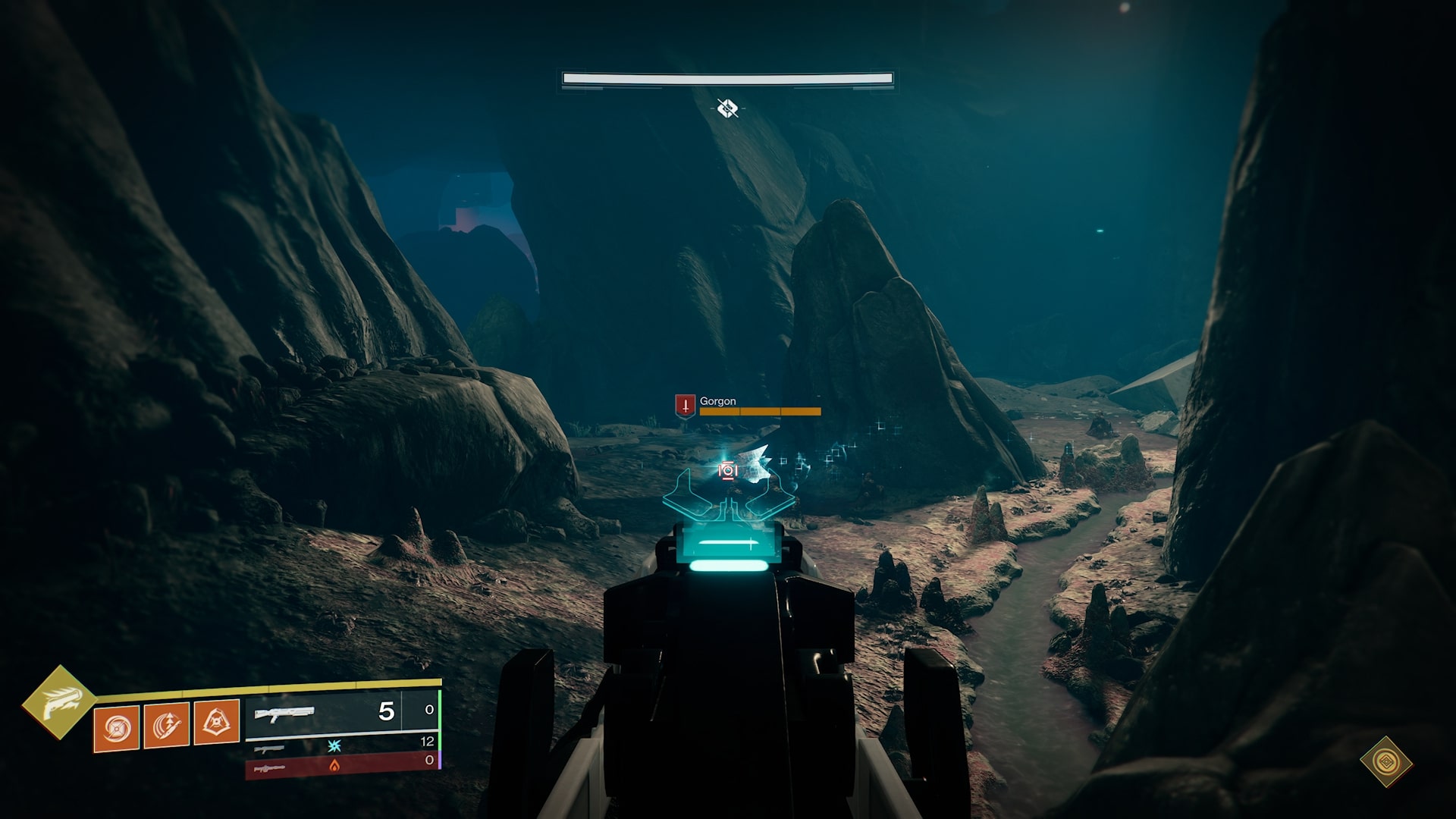Use the swirling grenade ability icon

117,728
